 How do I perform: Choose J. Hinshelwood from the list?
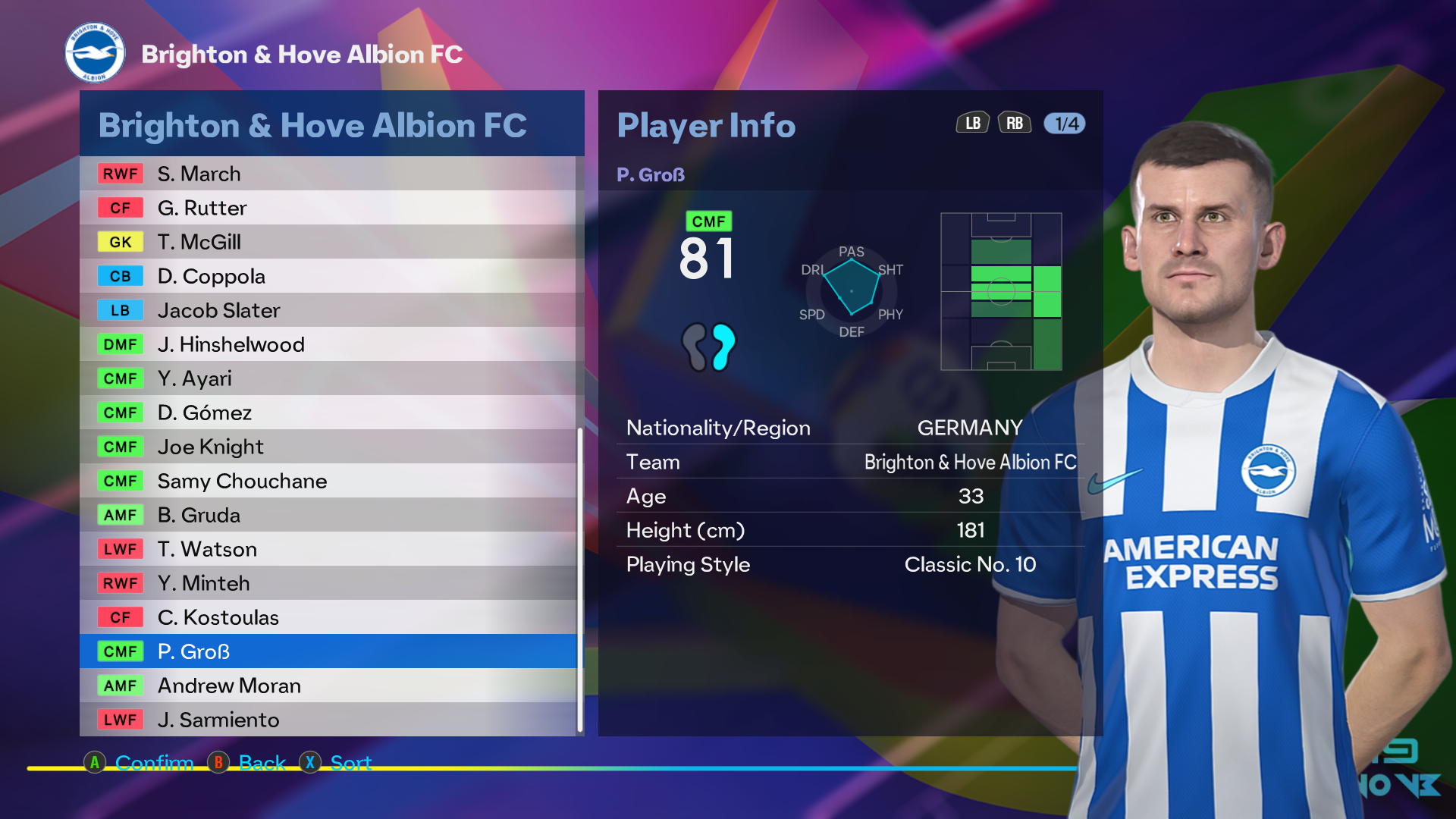[328, 344]
